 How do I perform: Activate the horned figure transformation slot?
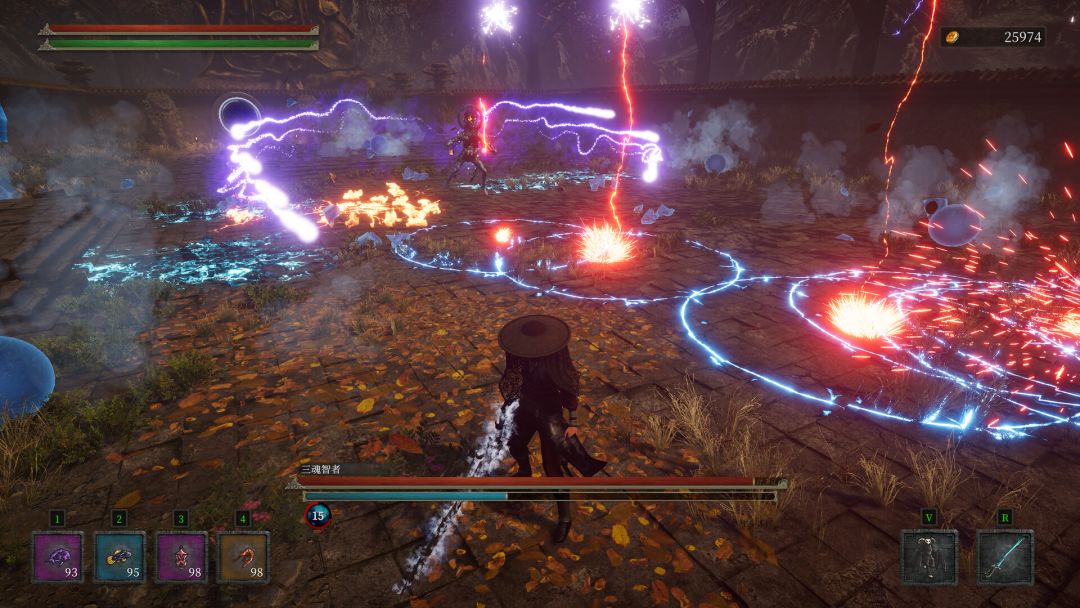pos(929,556)
